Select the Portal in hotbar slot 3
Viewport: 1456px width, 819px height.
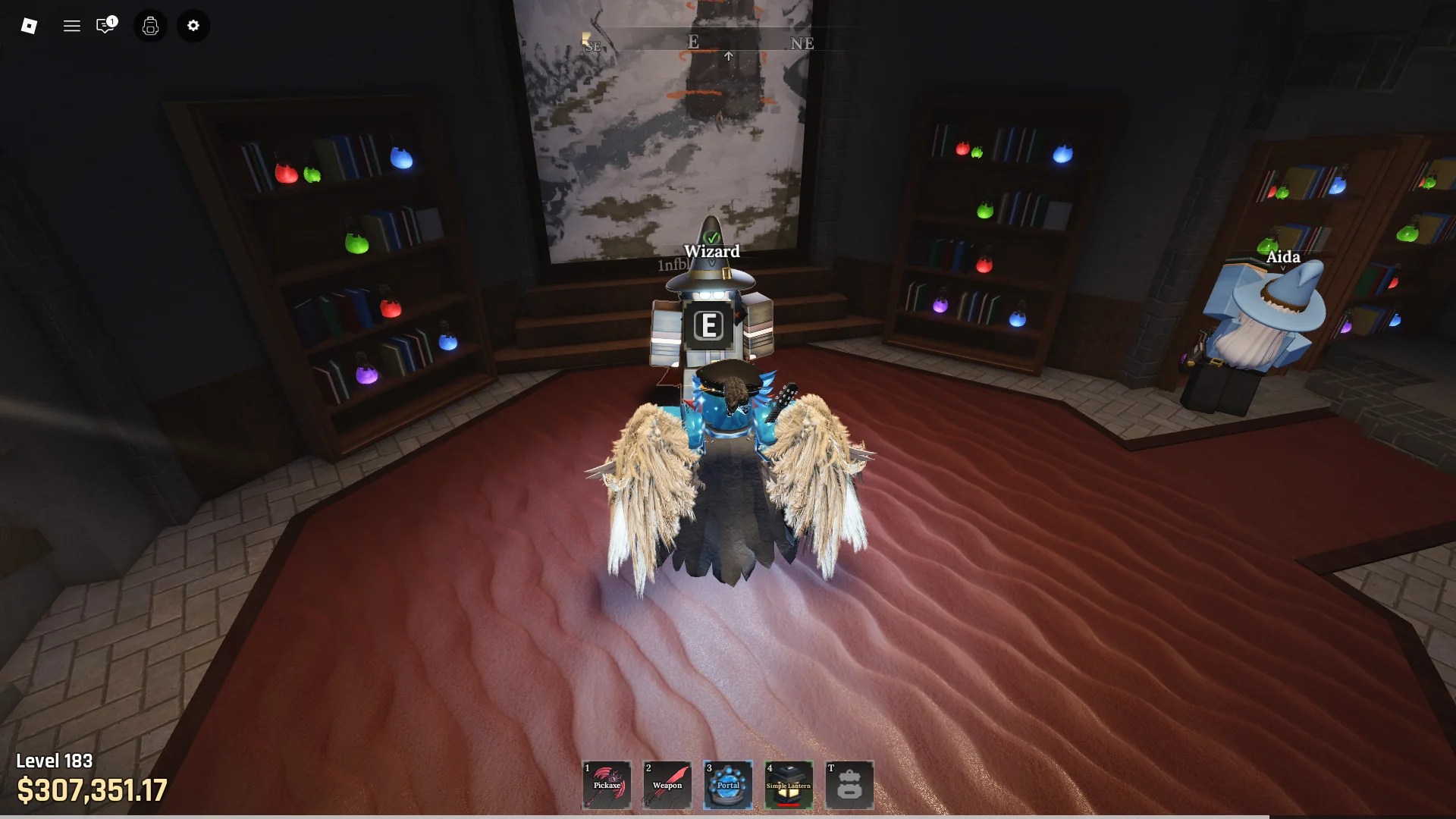click(x=728, y=785)
